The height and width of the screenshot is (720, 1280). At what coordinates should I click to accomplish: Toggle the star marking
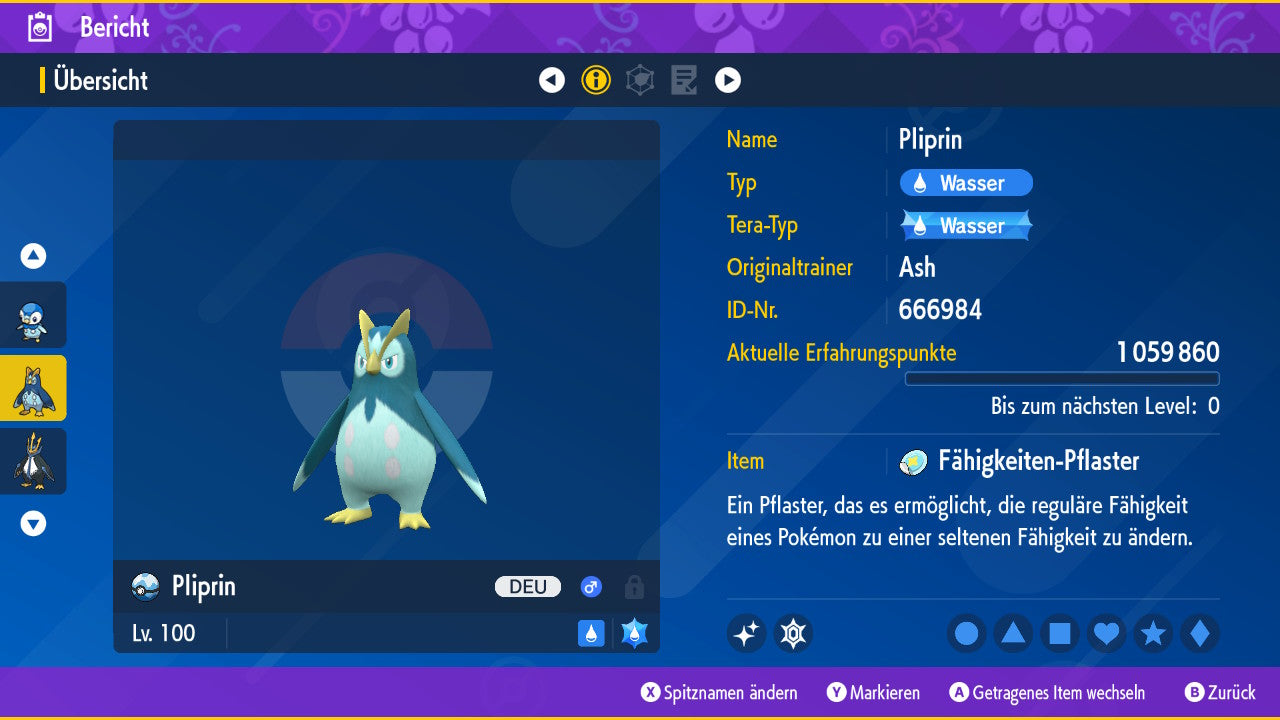click(1153, 634)
